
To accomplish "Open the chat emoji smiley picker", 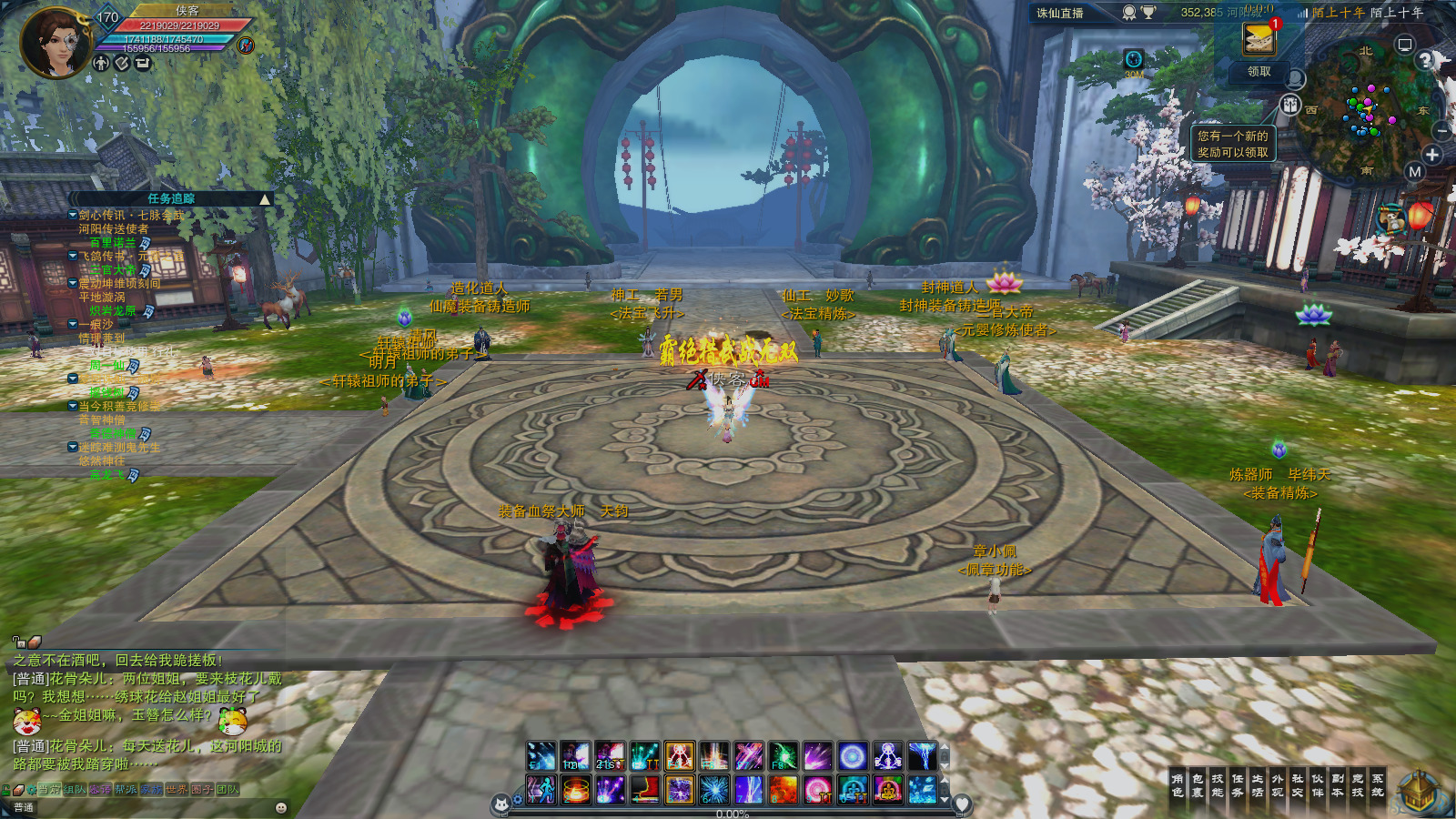I will click(x=281, y=807).
